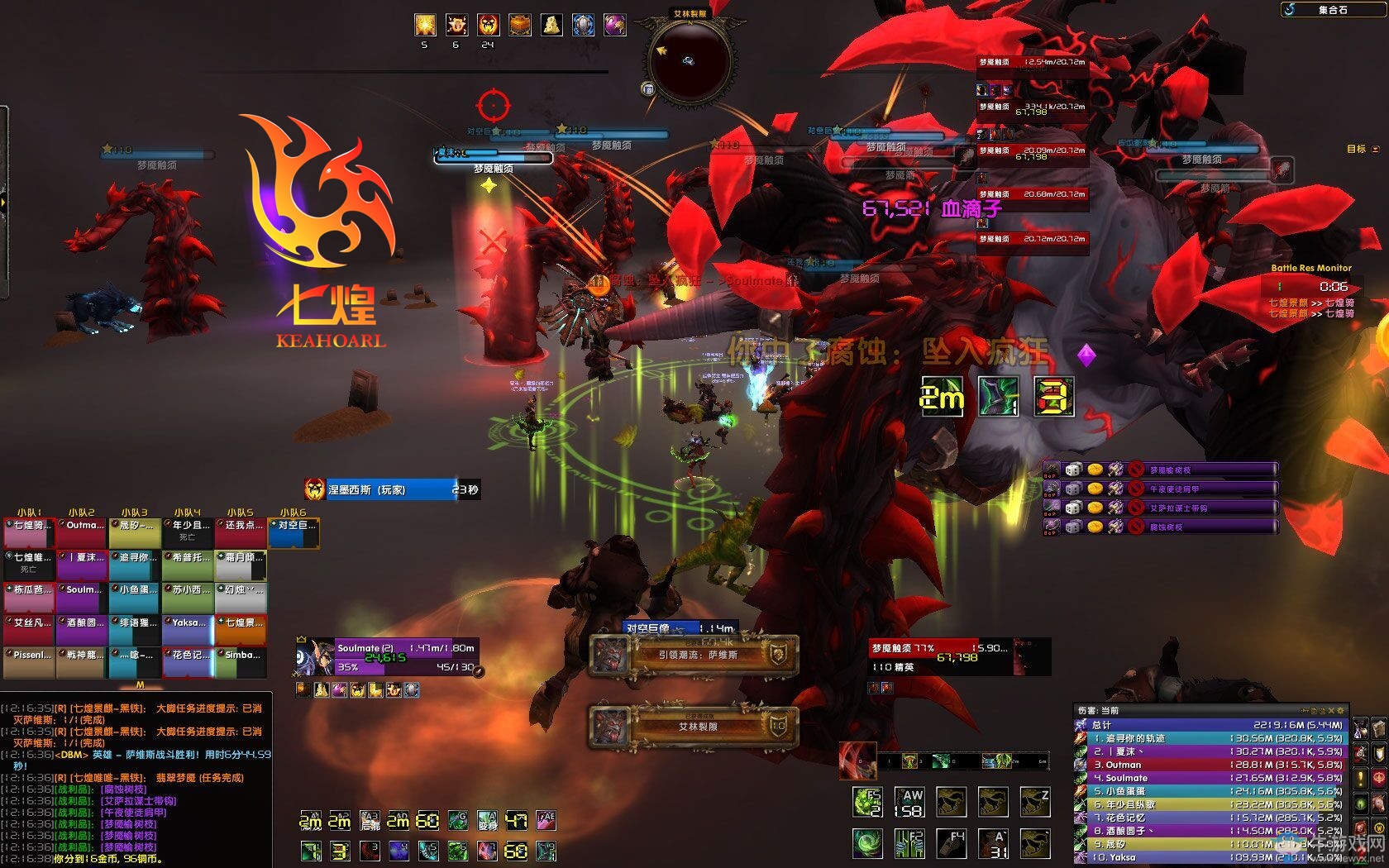Click the 集合石 button
Screen dimensions: 1389x868
tap(1331, 10)
